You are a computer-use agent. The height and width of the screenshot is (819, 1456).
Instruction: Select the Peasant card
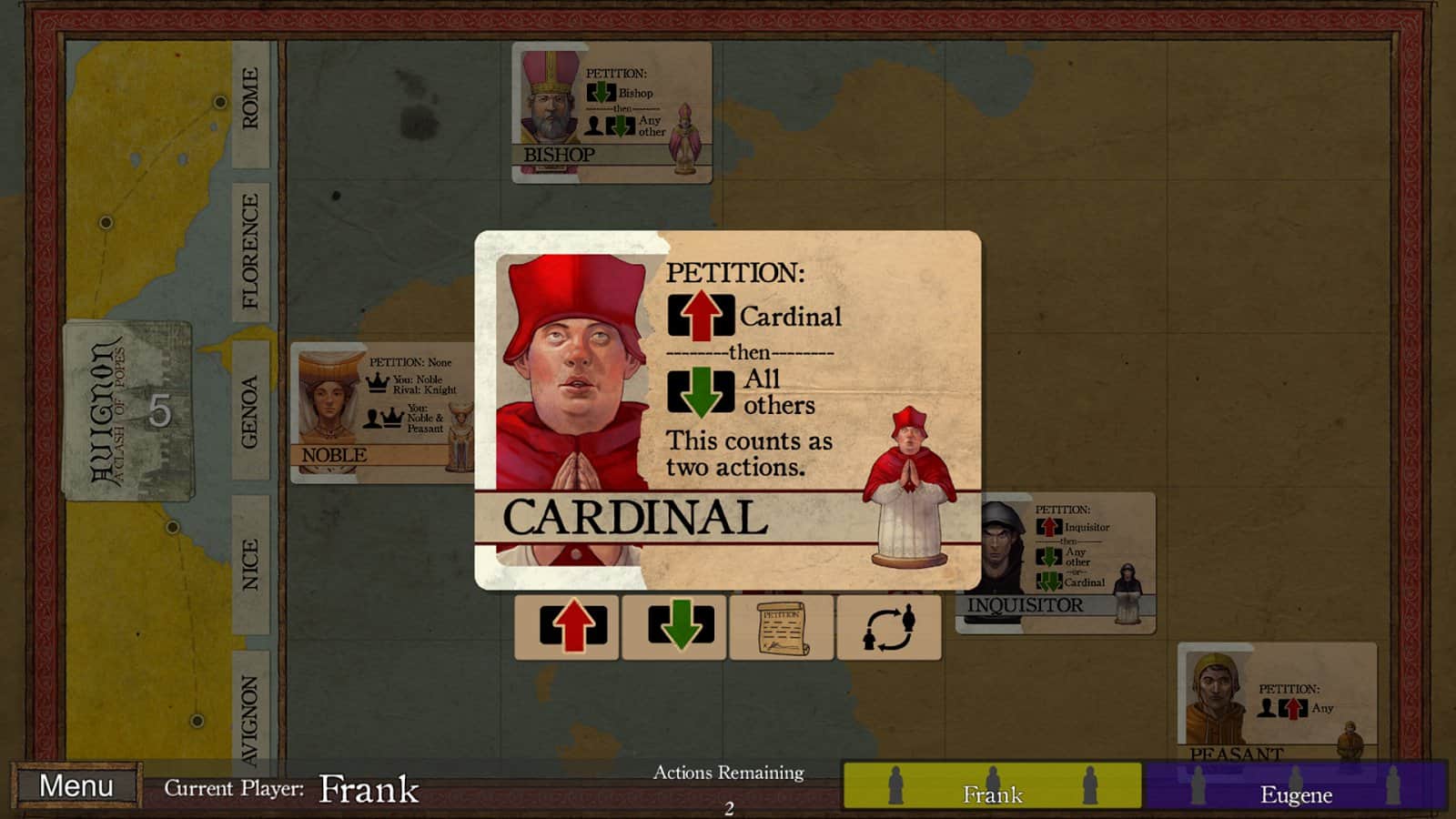[1276, 701]
